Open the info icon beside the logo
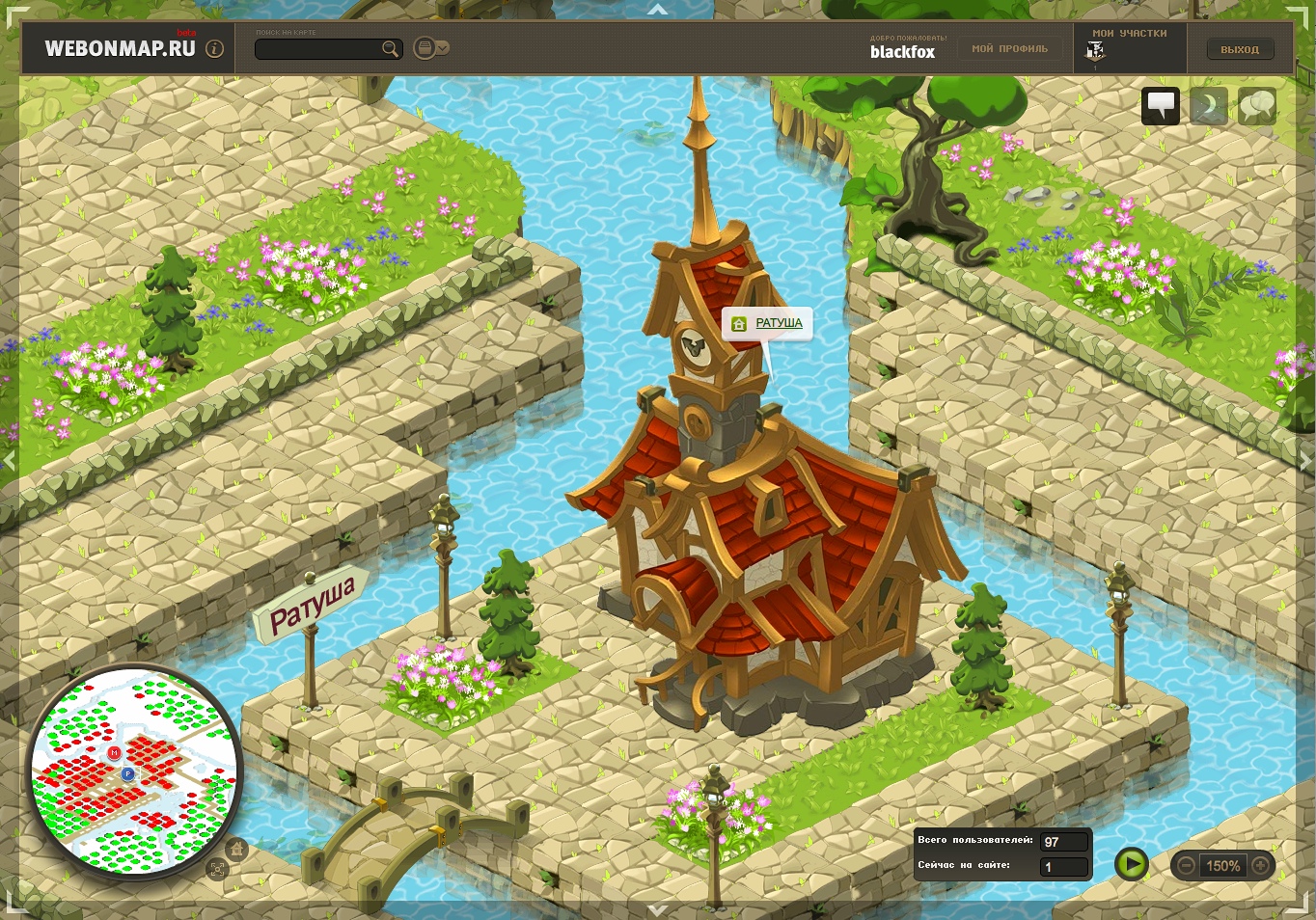Image resolution: width=1316 pixels, height=920 pixels. (x=215, y=48)
